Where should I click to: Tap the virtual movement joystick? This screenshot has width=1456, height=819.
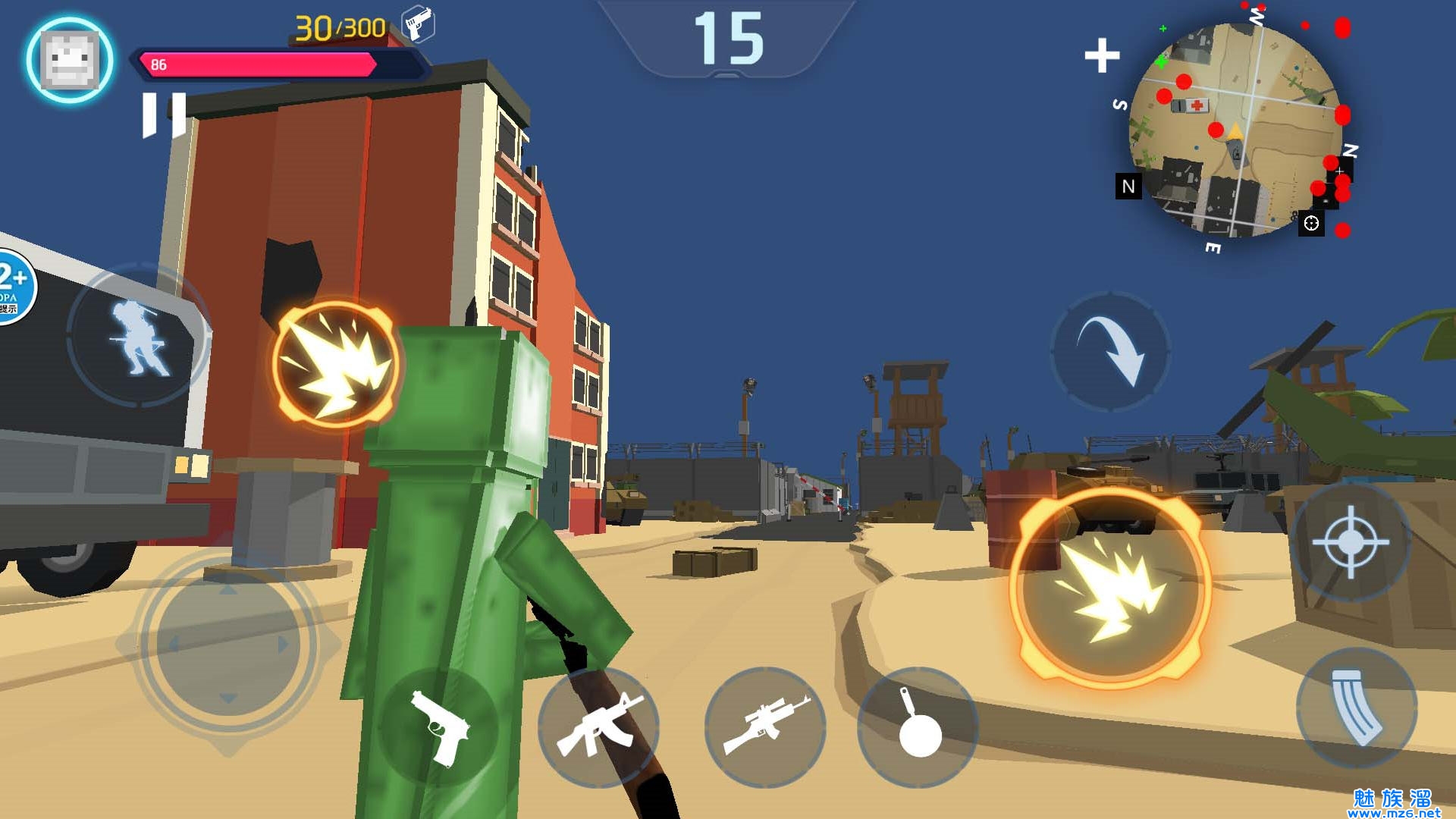(227, 645)
